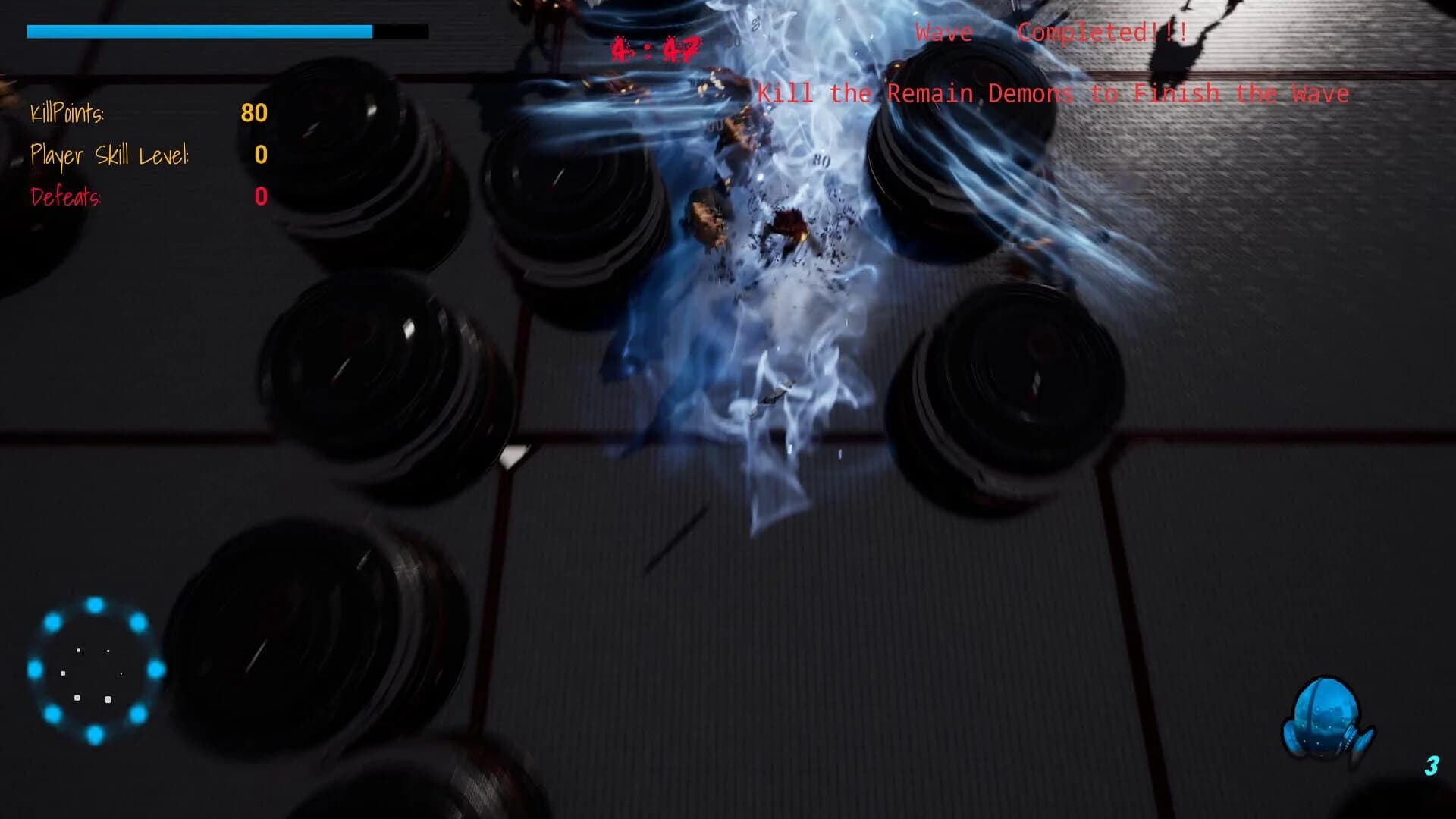
Task: Click the cyan health bar
Action: (x=197, y=32)
